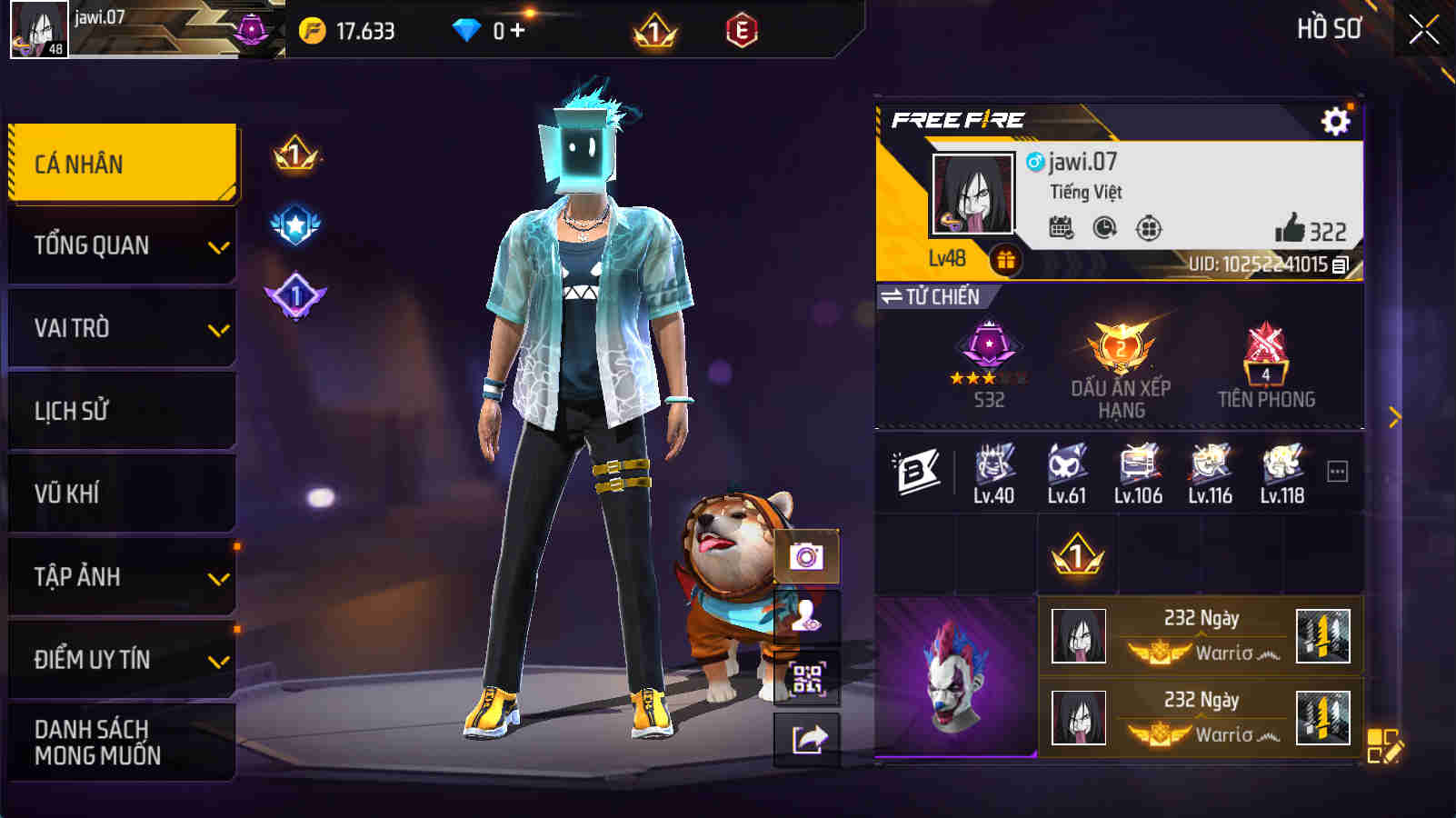Expand the TỔNG QUAN section chevron
This screenshot has width=1456, height=818.
(217, 245)
